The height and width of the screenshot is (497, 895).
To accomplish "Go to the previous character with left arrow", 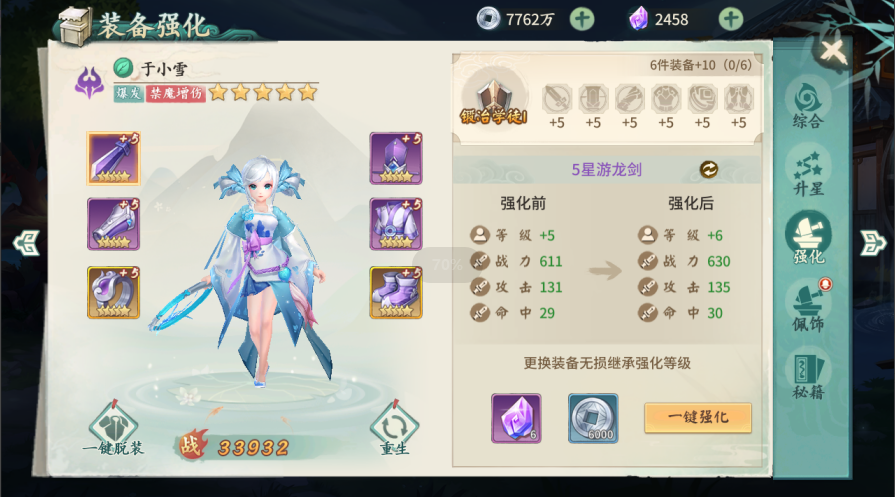I will pos(26,242).
